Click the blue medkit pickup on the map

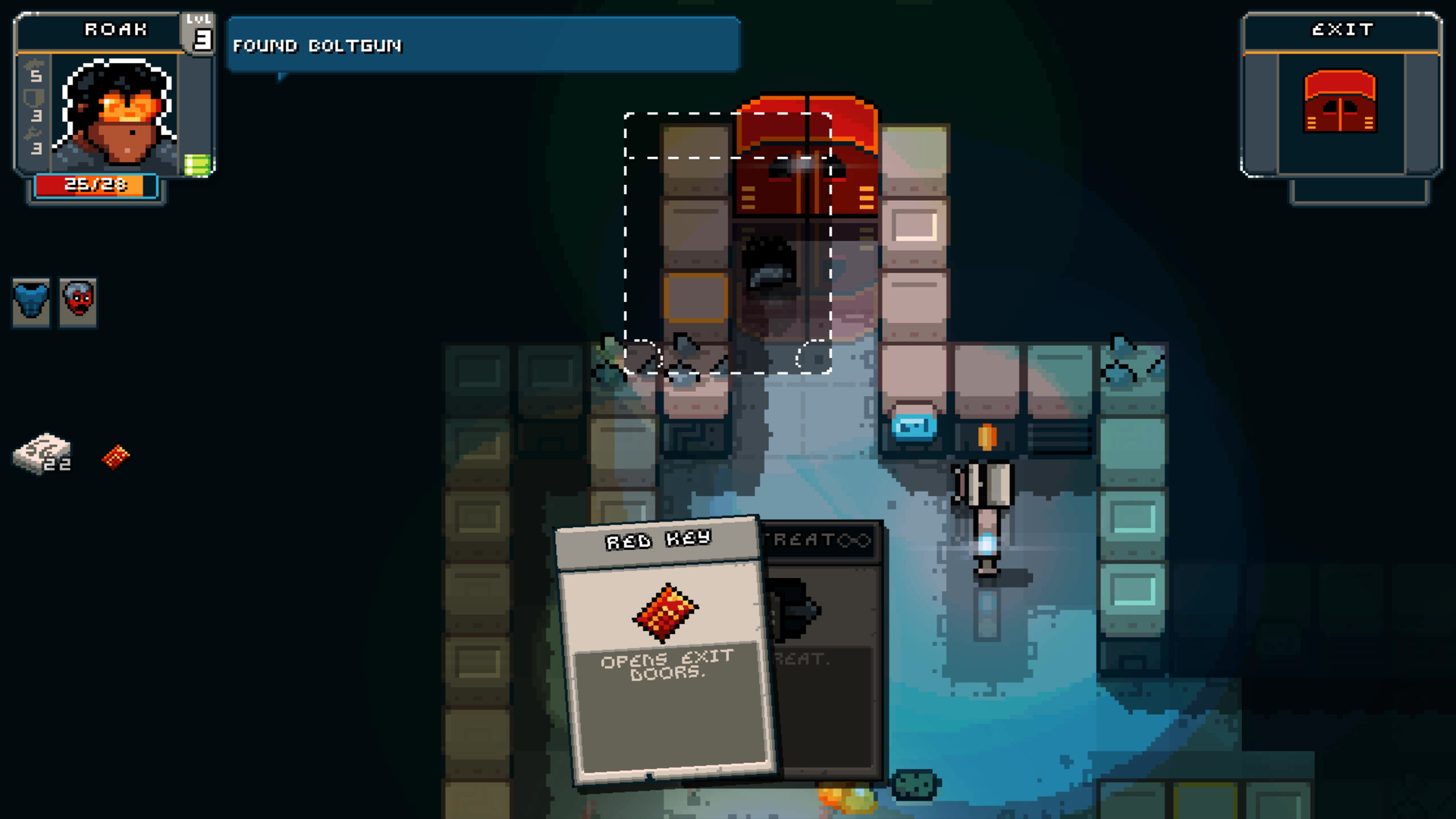(x=915, y=427)
